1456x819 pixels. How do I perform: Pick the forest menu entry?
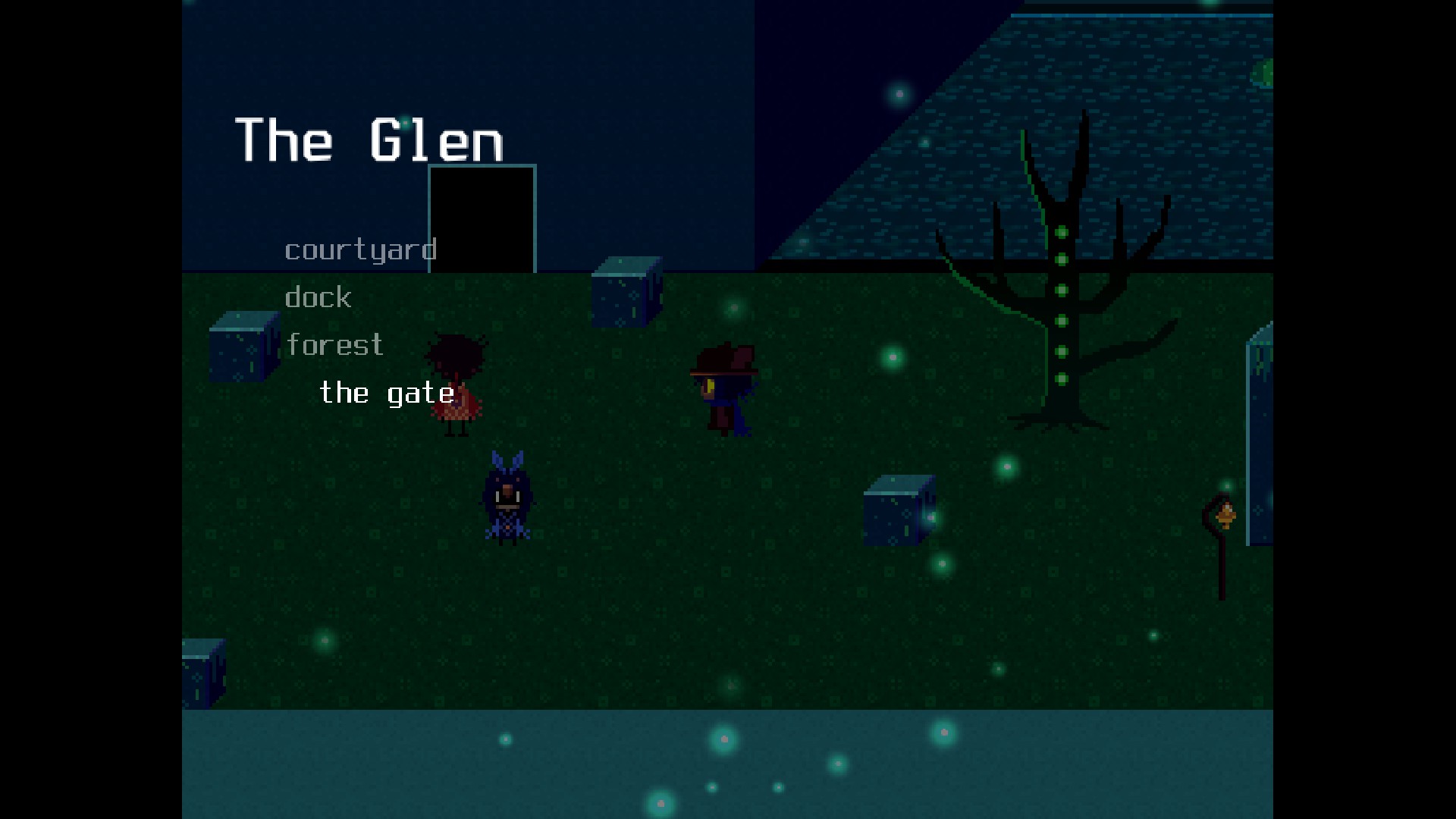coord(334,345)
